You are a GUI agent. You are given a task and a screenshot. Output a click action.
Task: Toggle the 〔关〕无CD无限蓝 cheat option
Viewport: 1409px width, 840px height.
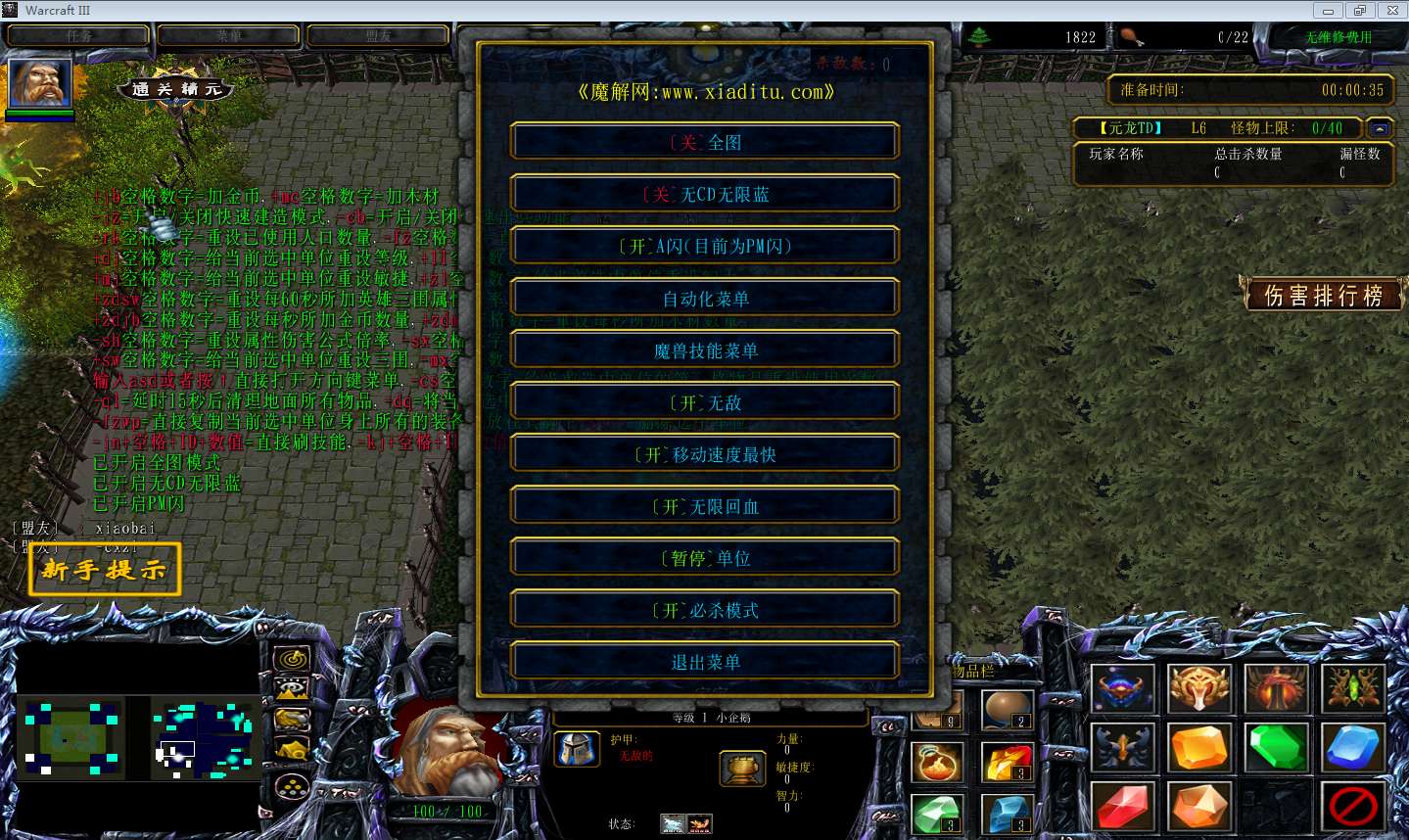[703, 193]
